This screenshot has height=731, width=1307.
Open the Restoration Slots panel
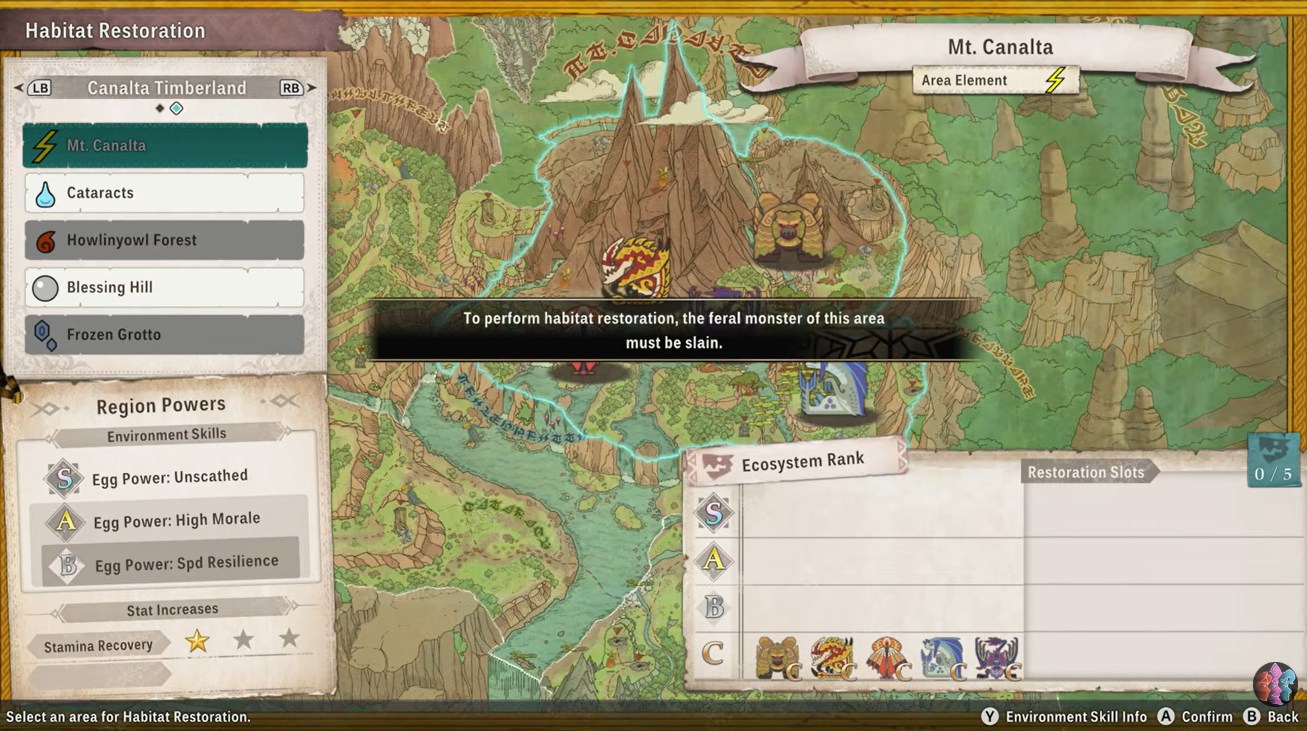[1086, 472]
